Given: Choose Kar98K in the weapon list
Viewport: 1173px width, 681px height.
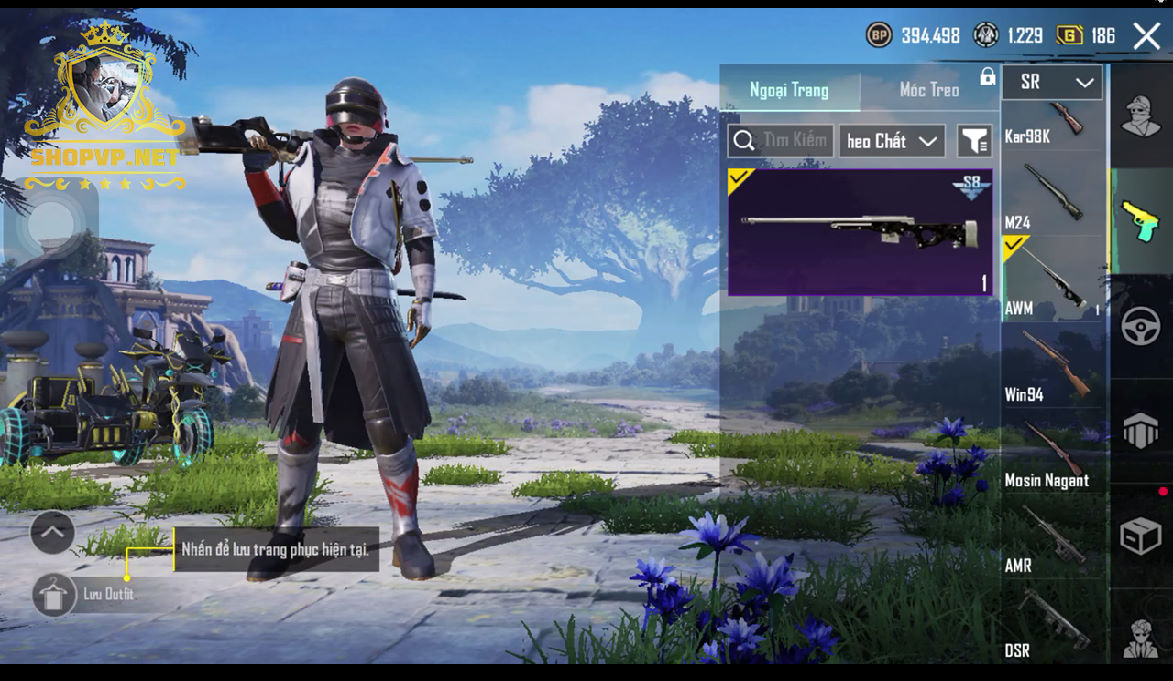Looking at the screenshot, I should 1052,123.
